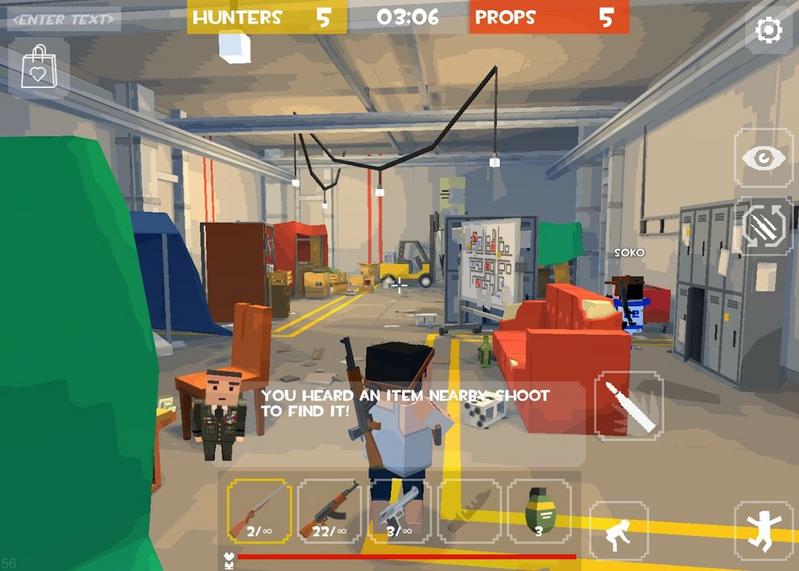The height and width of the screenshot is (571, 799).
Task: Toggle the eye view button
Action: click(763, 158)
